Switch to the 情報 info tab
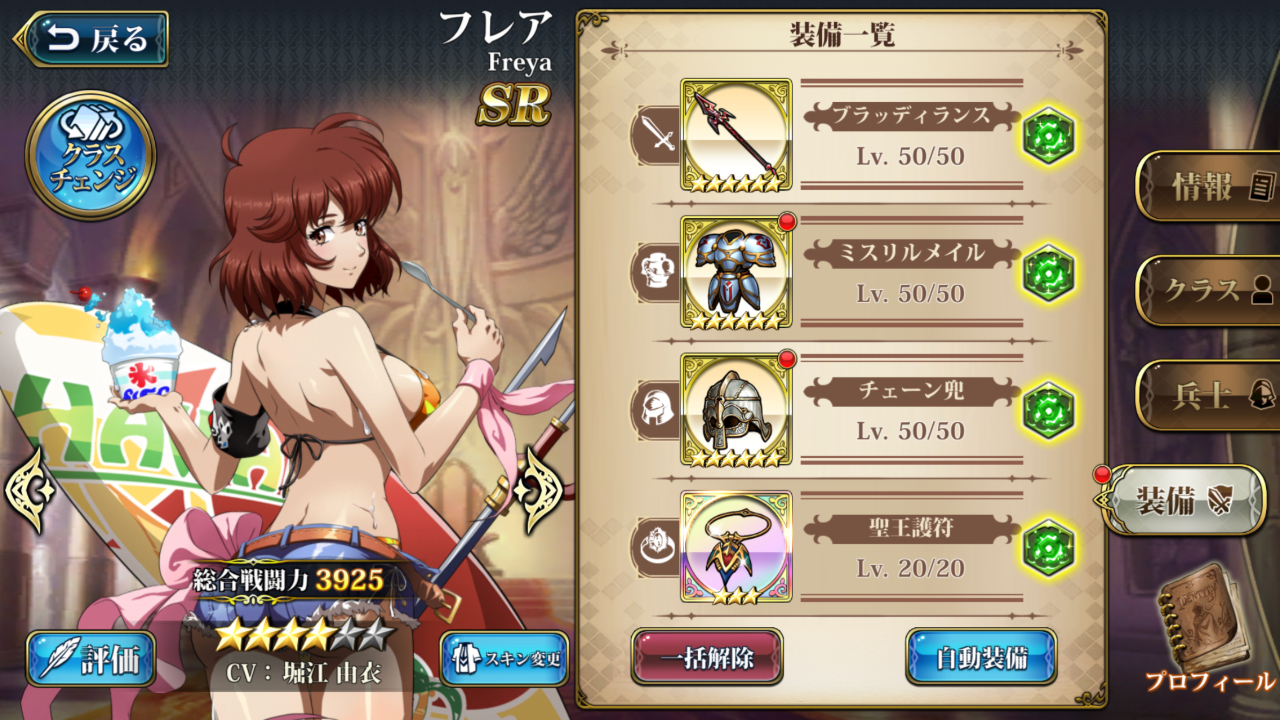The width and height of the screenshot is (1280, 720). click(1210, 187)
